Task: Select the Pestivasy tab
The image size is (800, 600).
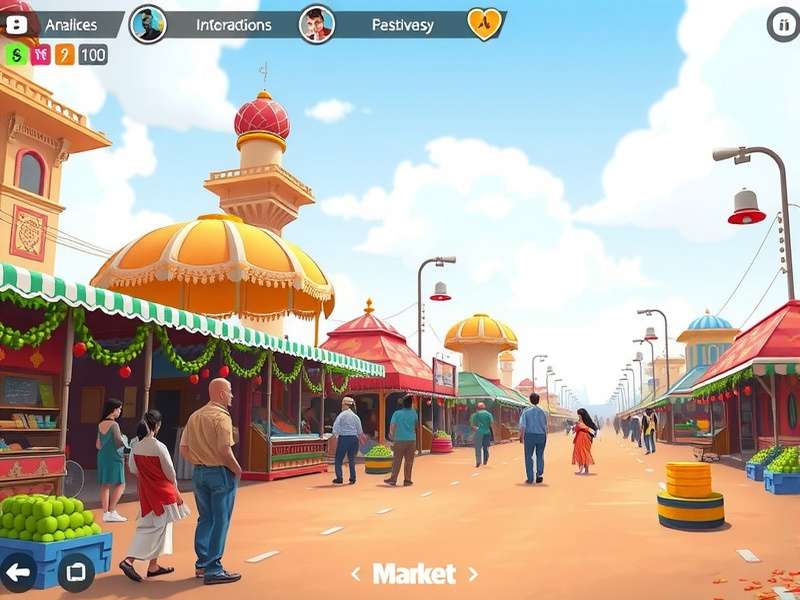Action: pyautogui.click(x=402, y=25)
